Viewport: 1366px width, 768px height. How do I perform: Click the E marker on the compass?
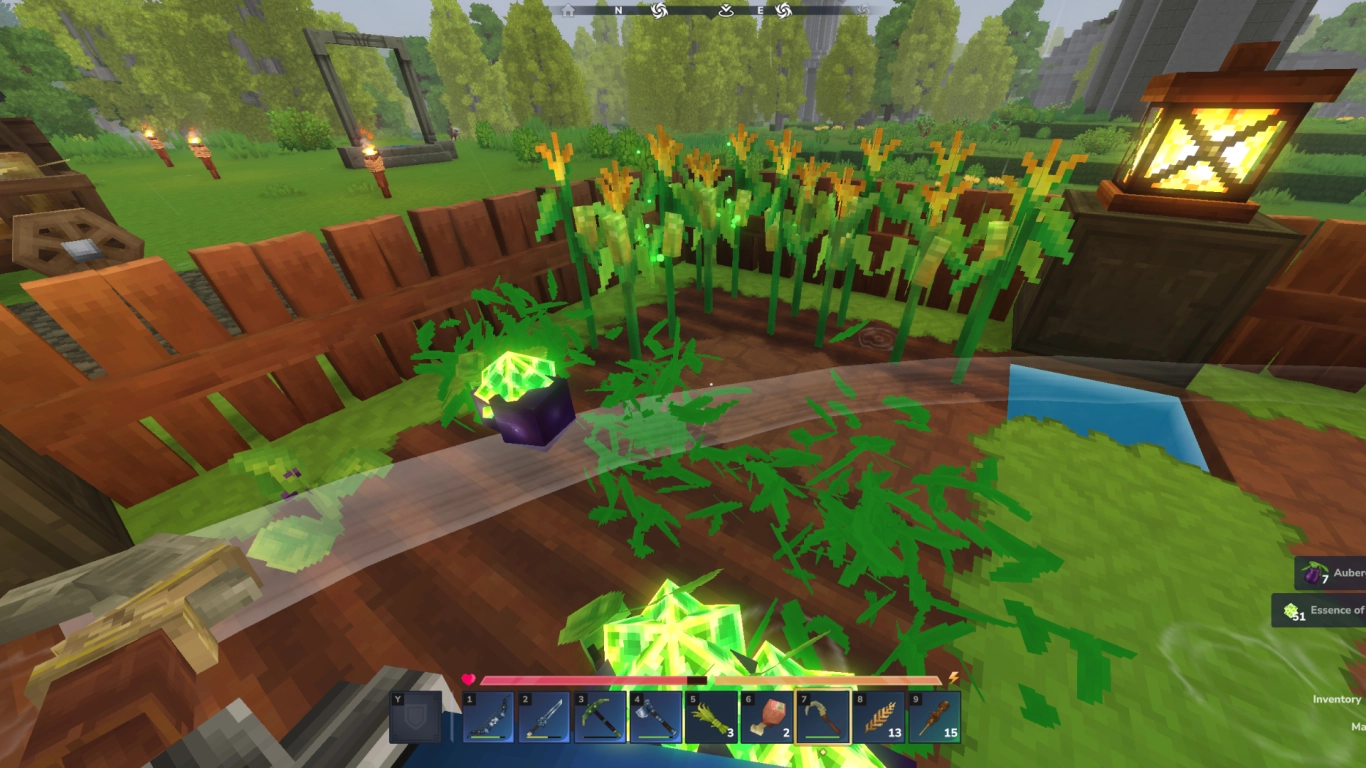[760, 11]
